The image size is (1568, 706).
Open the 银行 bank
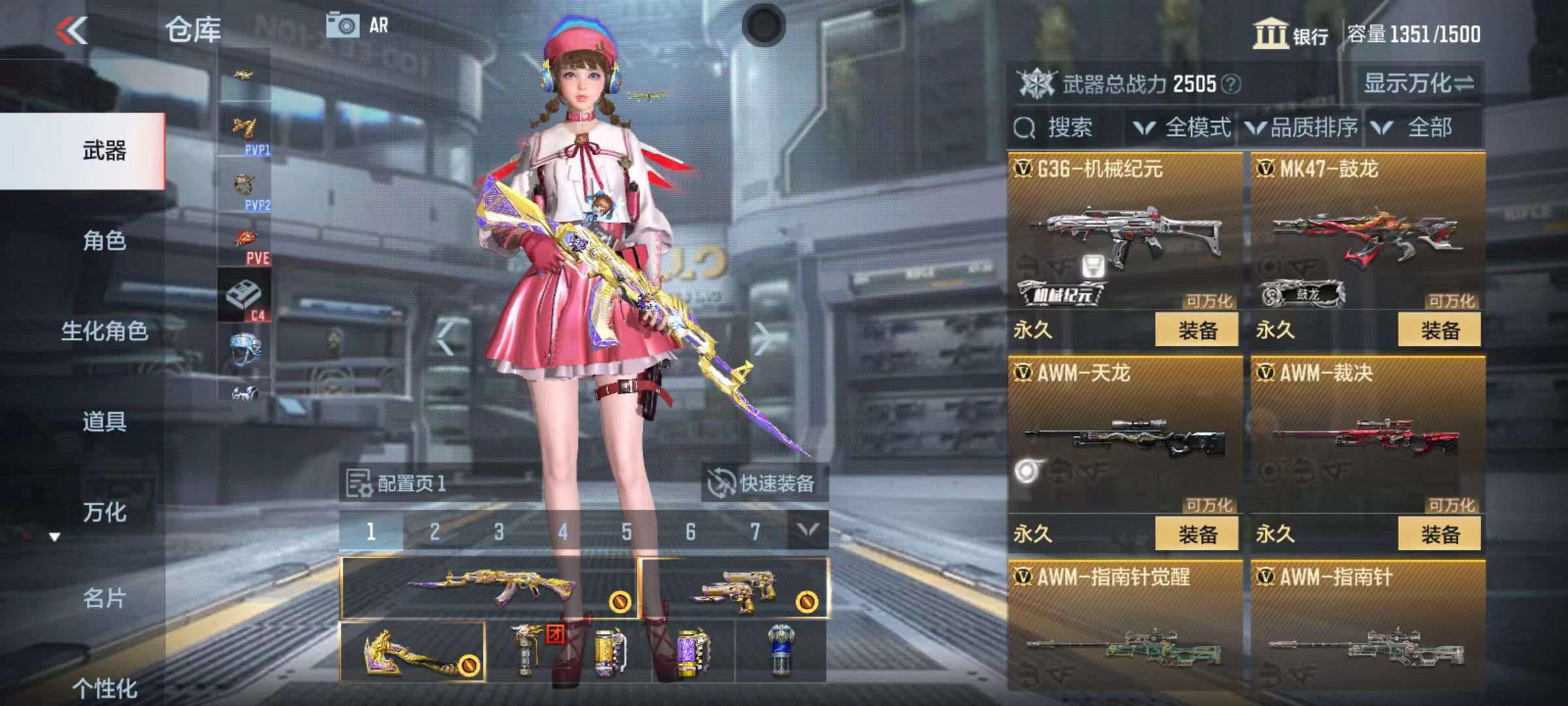click(x=1290, y=35)
